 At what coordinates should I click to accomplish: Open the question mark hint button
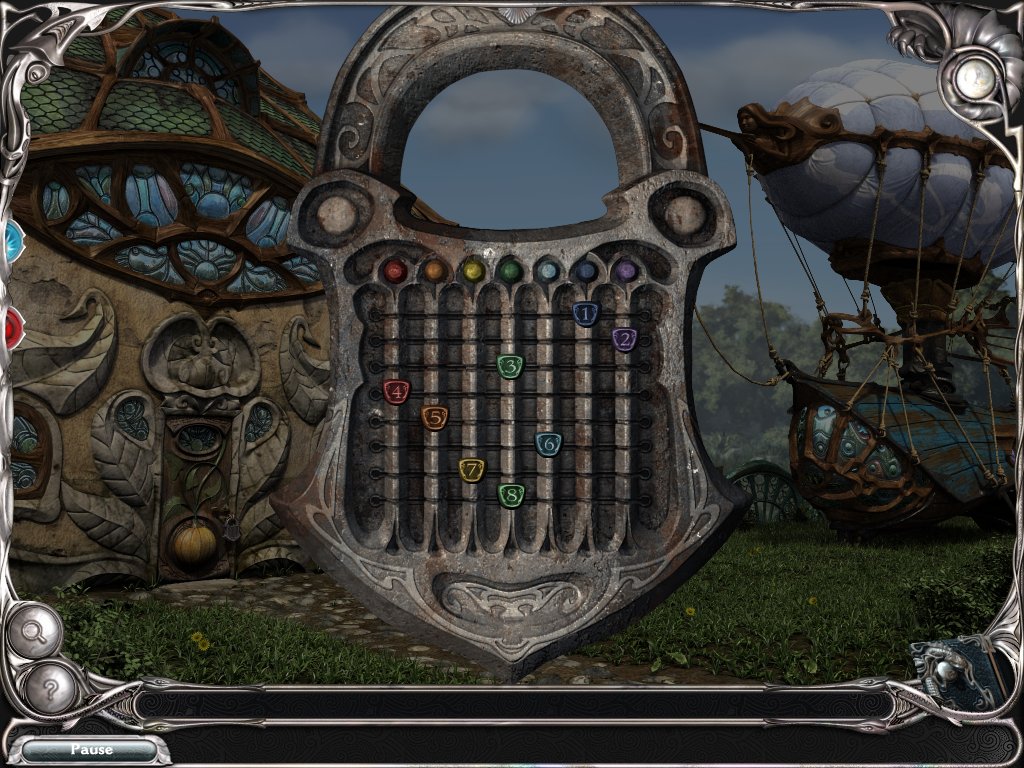(x=49, y=688)
